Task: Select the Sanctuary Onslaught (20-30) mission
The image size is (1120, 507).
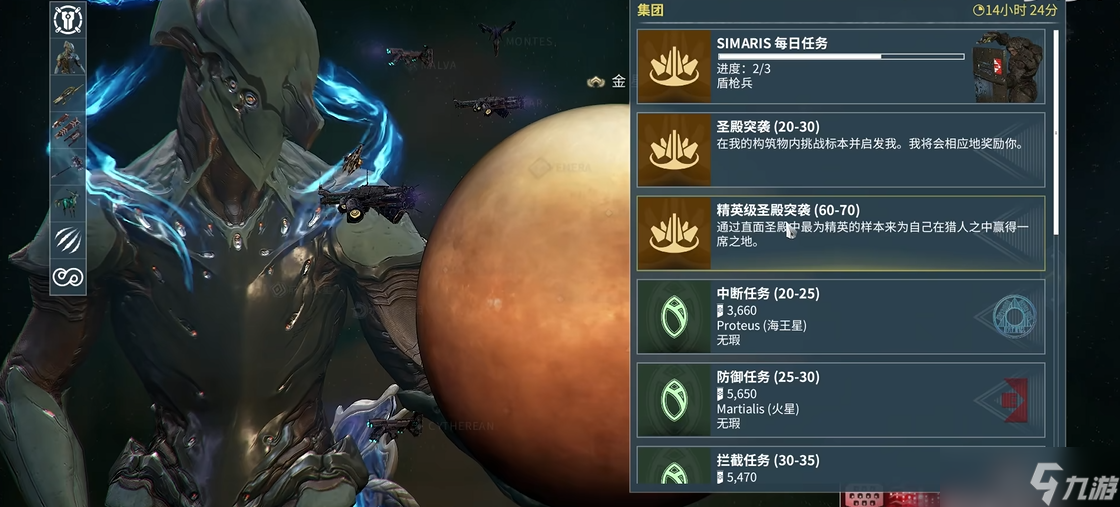Action: click(840, 149)
